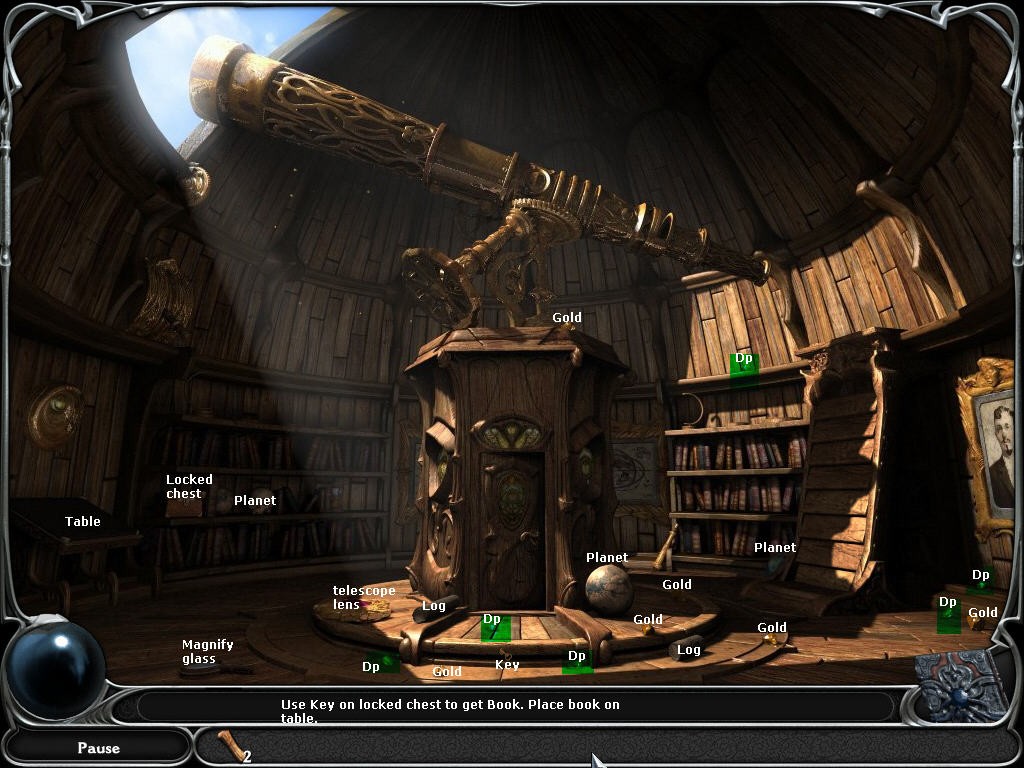This screenshot has height=768, width=1024.
Task: Select the wooden log item in inventory
Action: 230,746
